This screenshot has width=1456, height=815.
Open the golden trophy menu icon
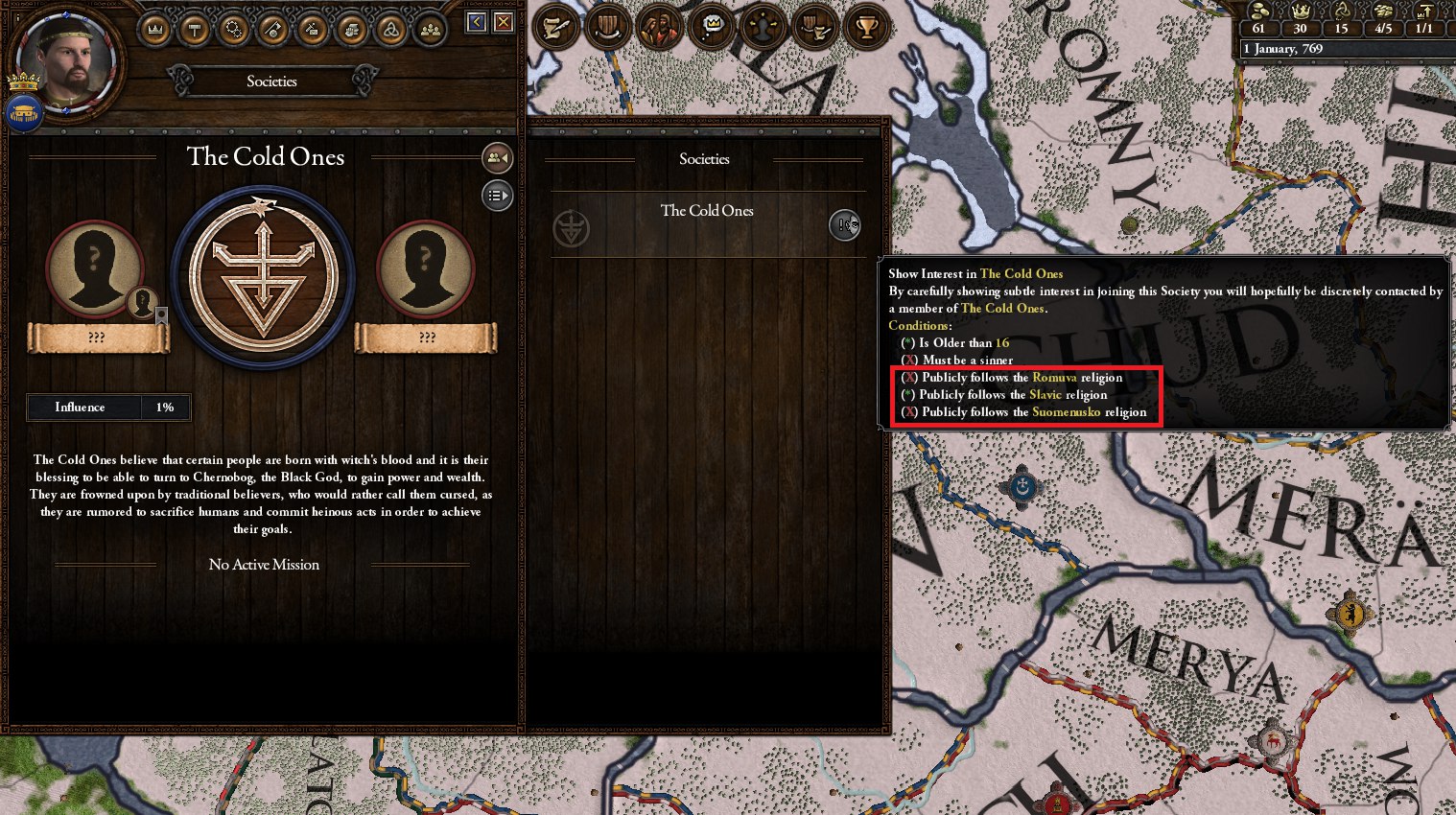(x=866, y=28)
